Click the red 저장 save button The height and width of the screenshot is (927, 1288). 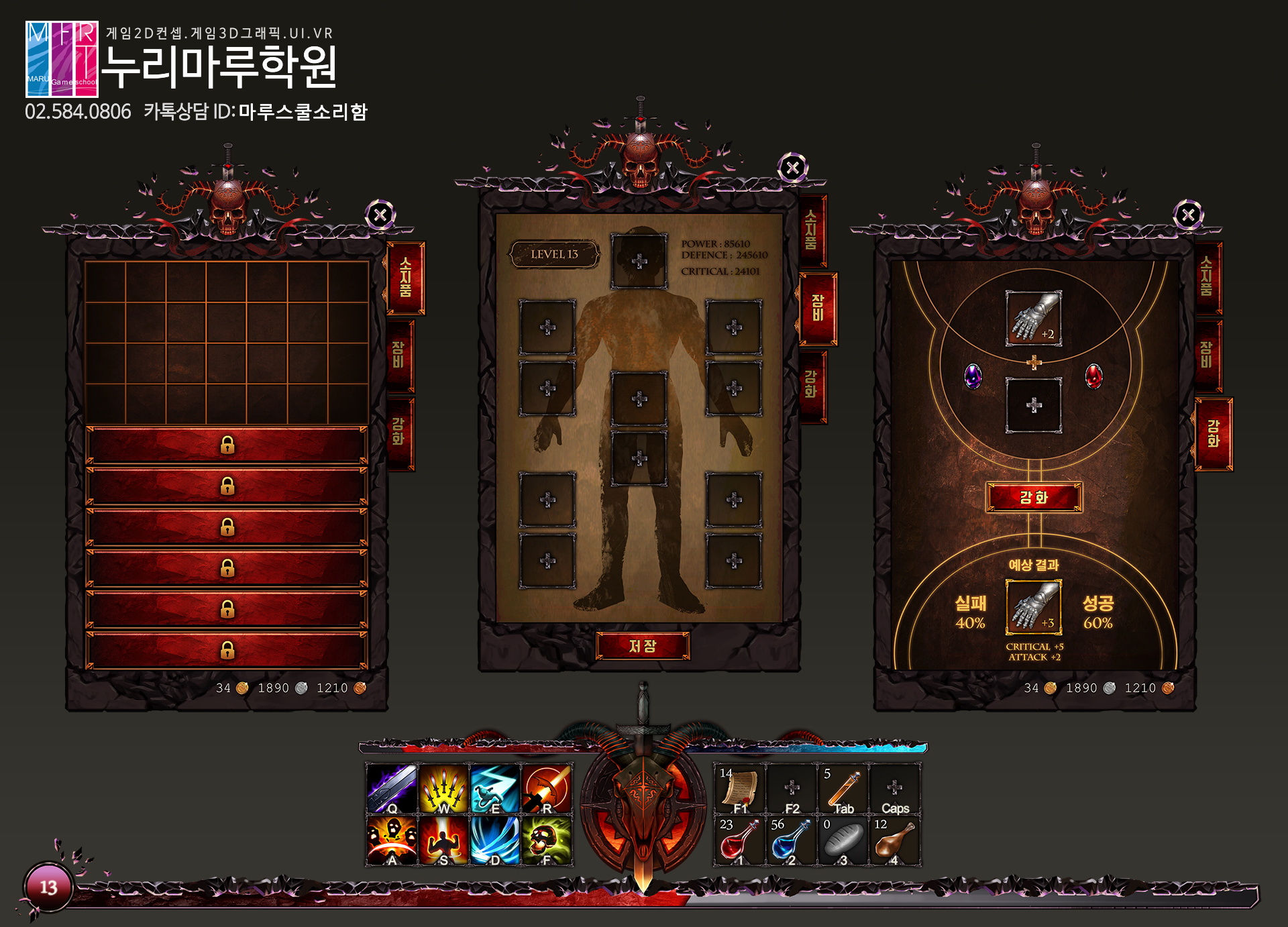pyautogui.click(x=643, y=646)
